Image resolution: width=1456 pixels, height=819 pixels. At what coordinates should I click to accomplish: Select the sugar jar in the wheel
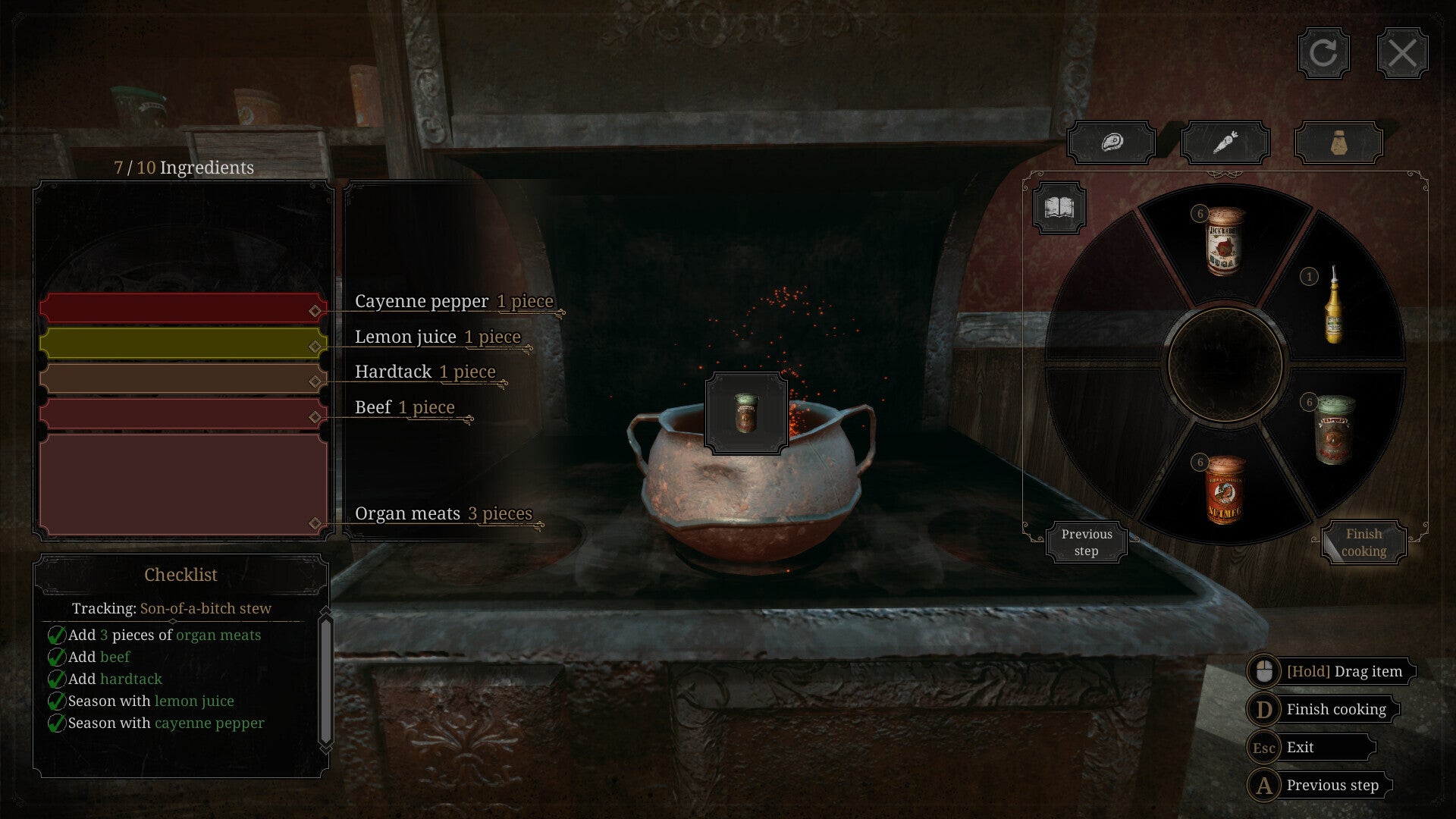pos(1224,241)
